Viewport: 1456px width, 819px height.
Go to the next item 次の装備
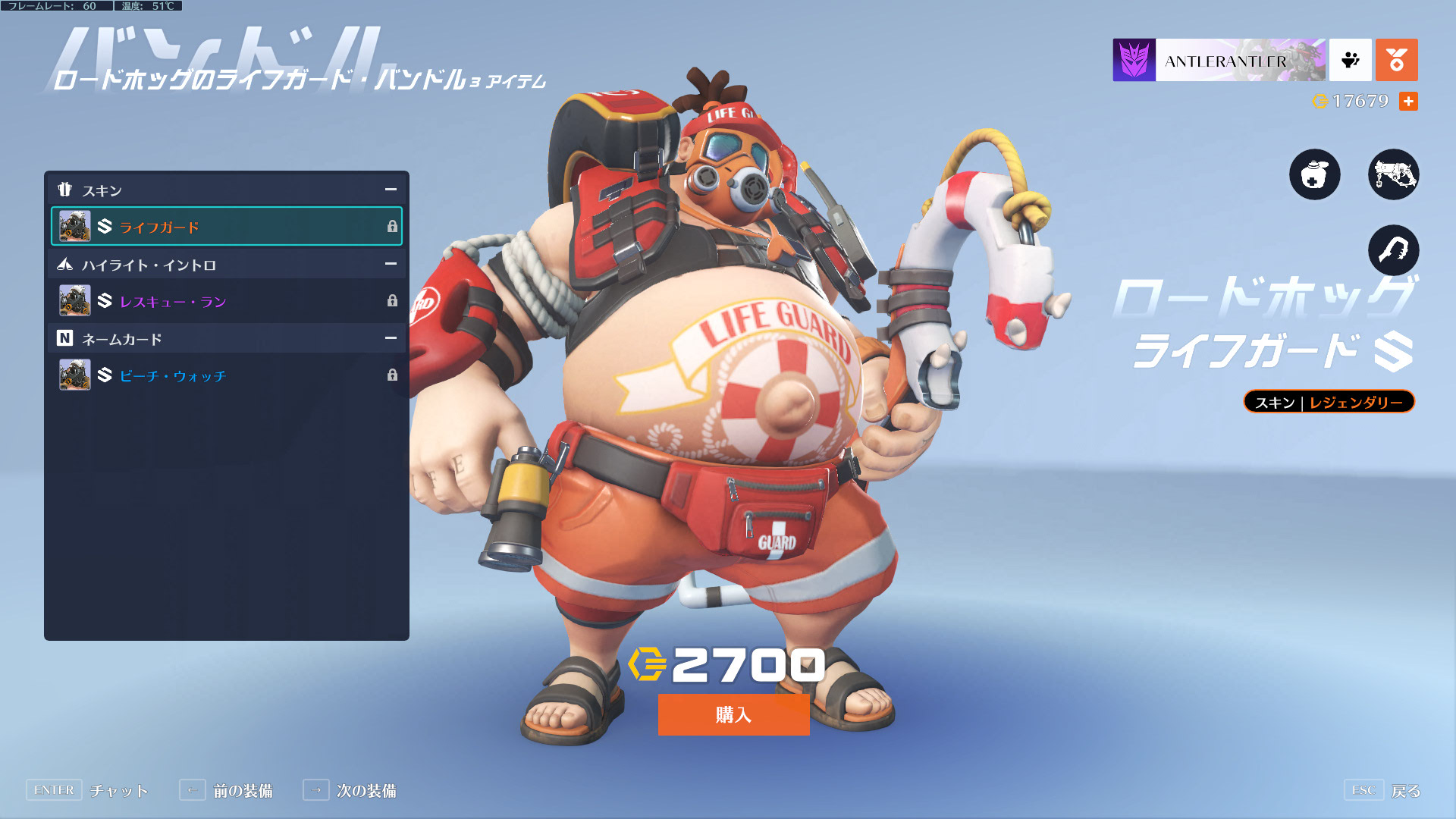pyautogui.click(x=350, y=790)
